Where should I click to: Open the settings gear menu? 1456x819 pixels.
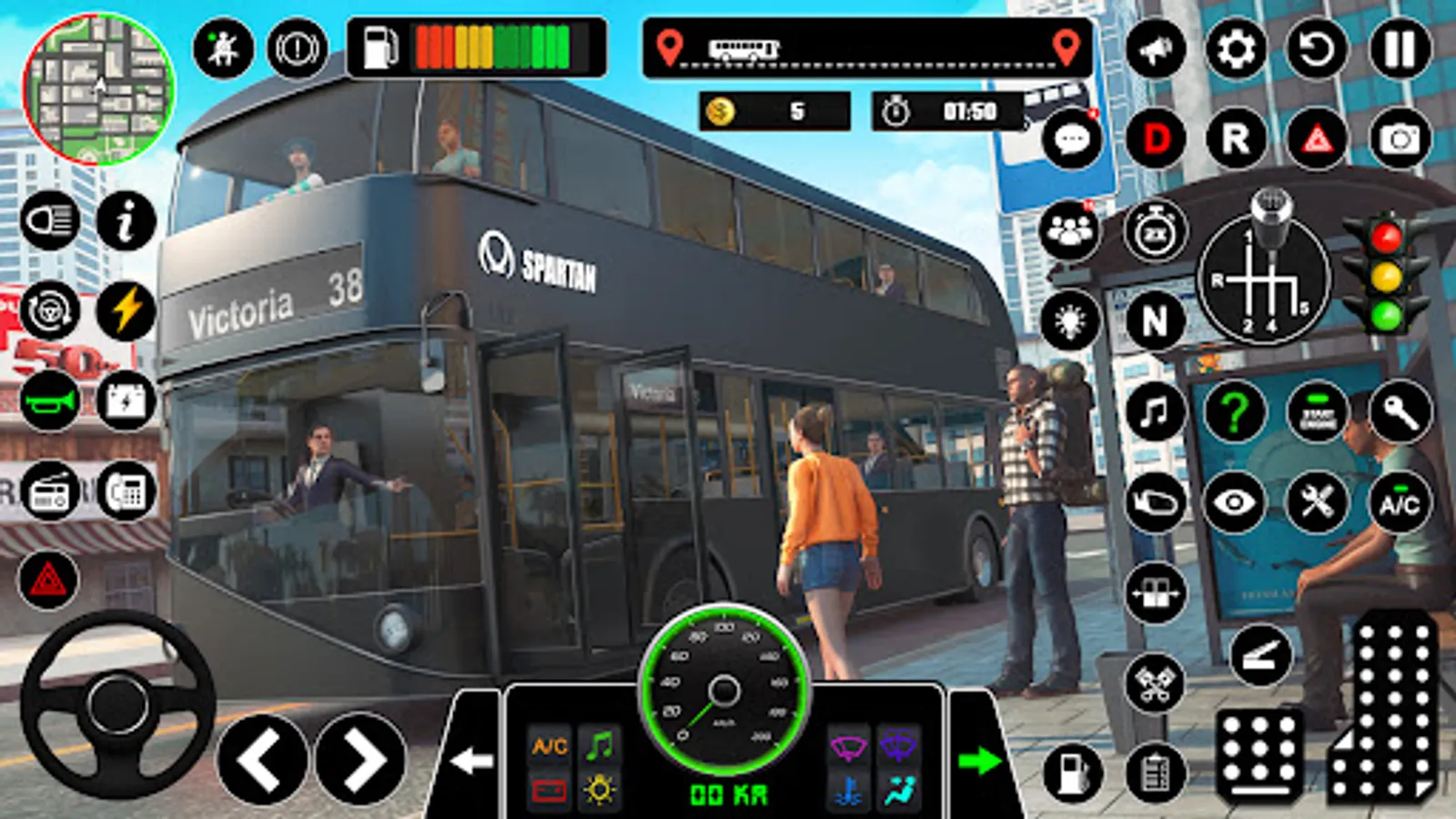(1235, 49)
